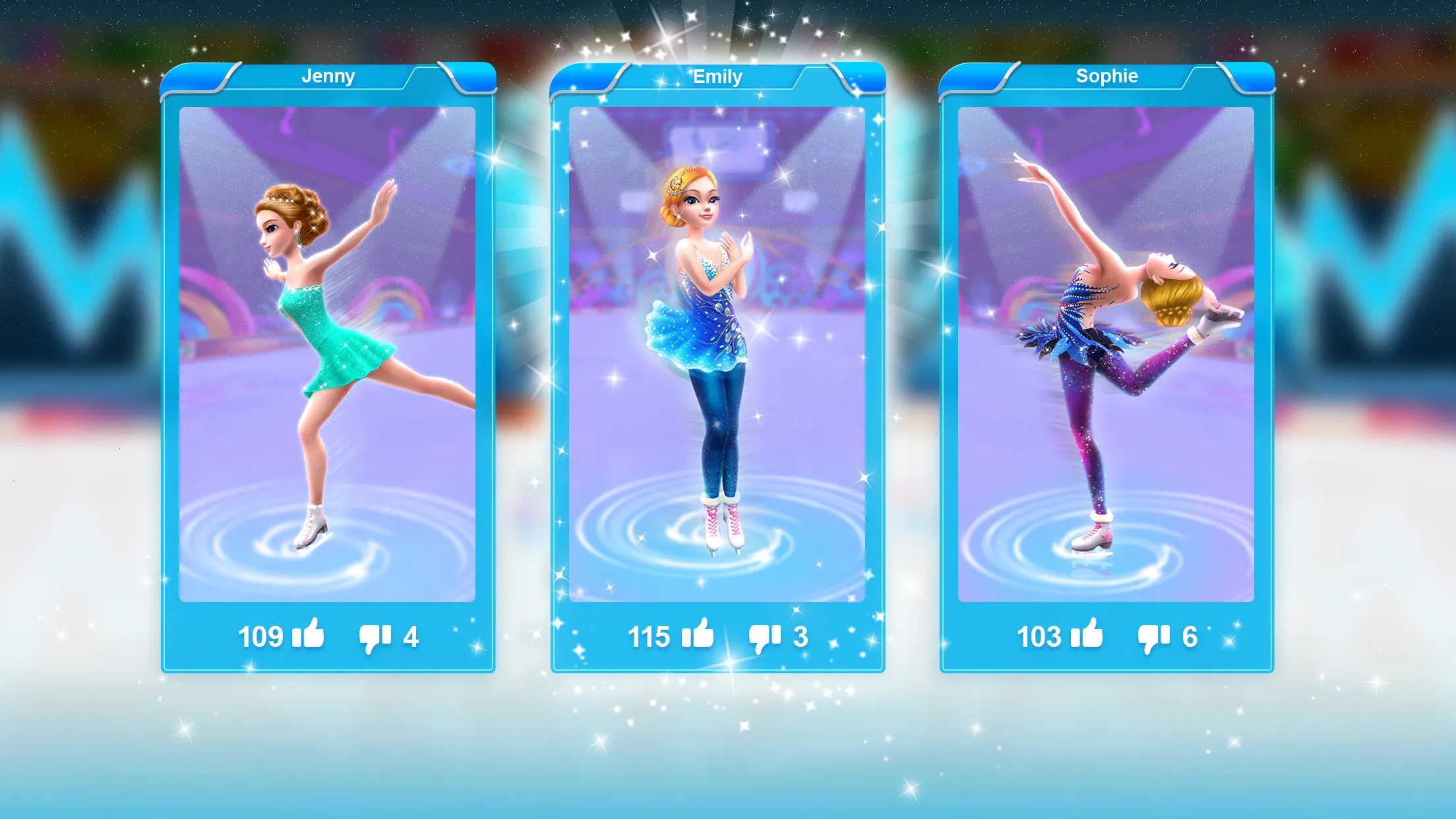Click the thumbs down icon under Jenny
The width and height of the screenshot is (1456, 819).
pos(373,636)
